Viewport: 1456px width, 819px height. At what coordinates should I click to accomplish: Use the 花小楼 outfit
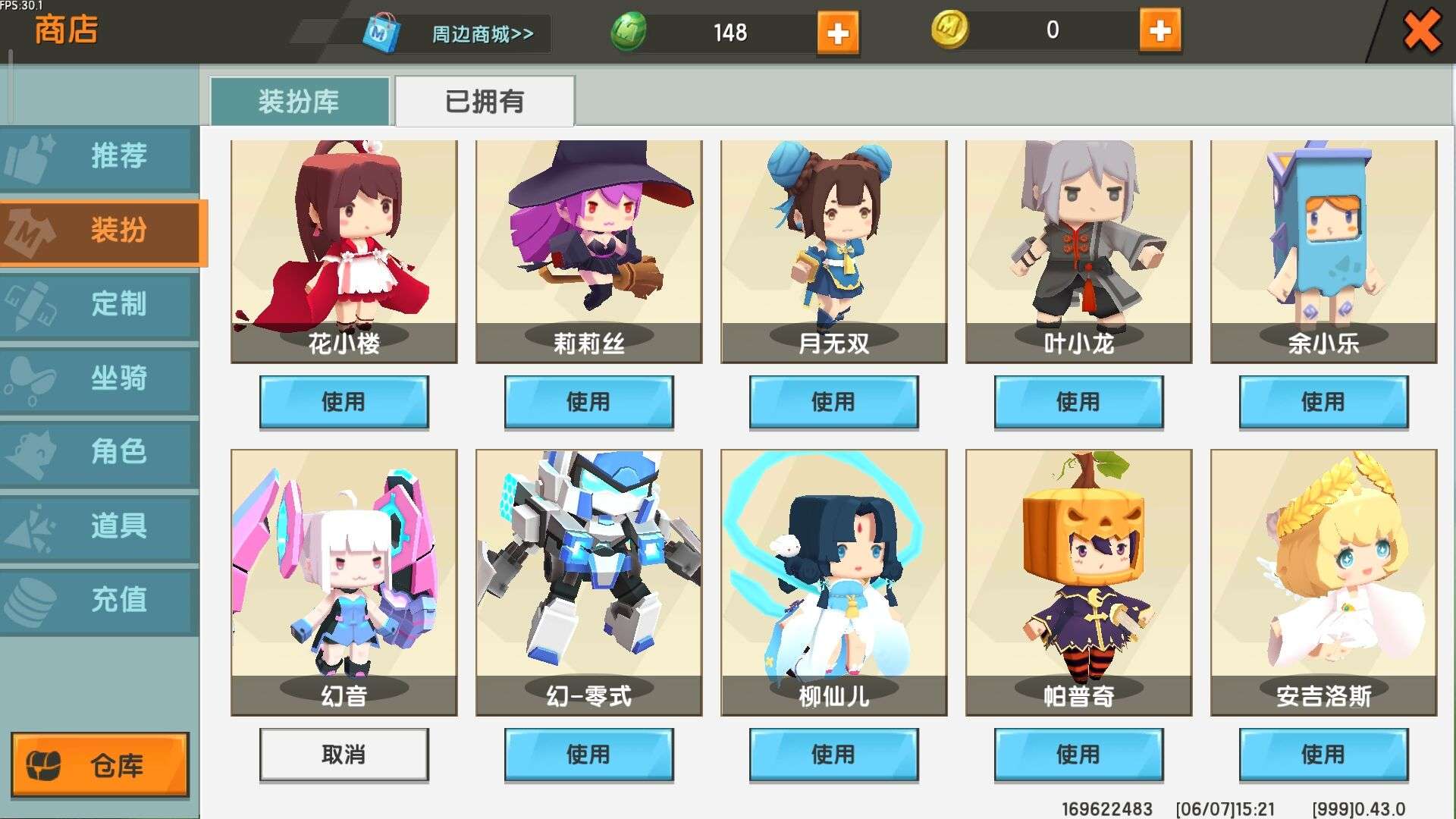tap(345, 403)
